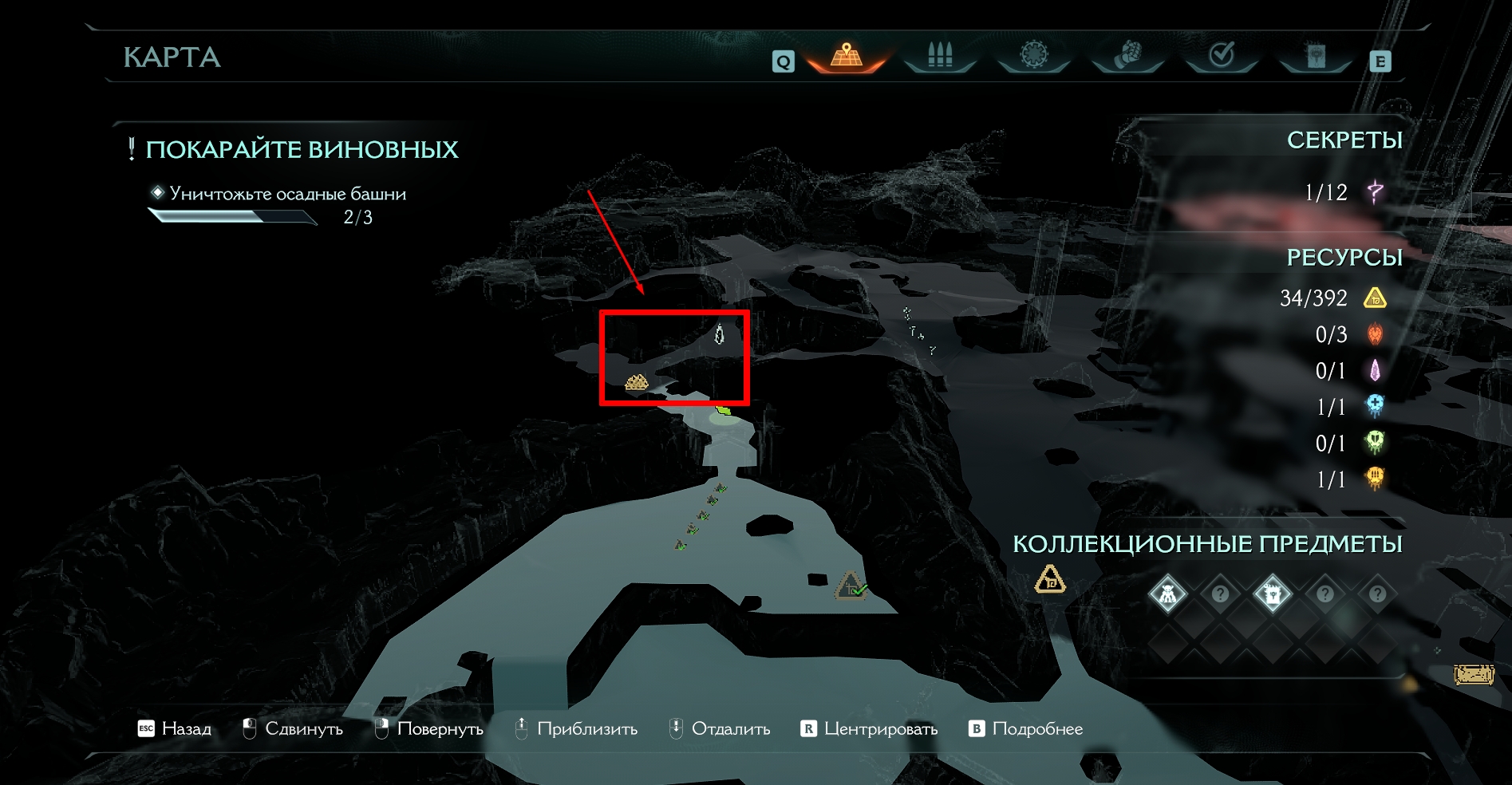This screenshot has width=1512, height=785.
Task: Click the gold chest marker at map edge
Action: coord(1473,676)
